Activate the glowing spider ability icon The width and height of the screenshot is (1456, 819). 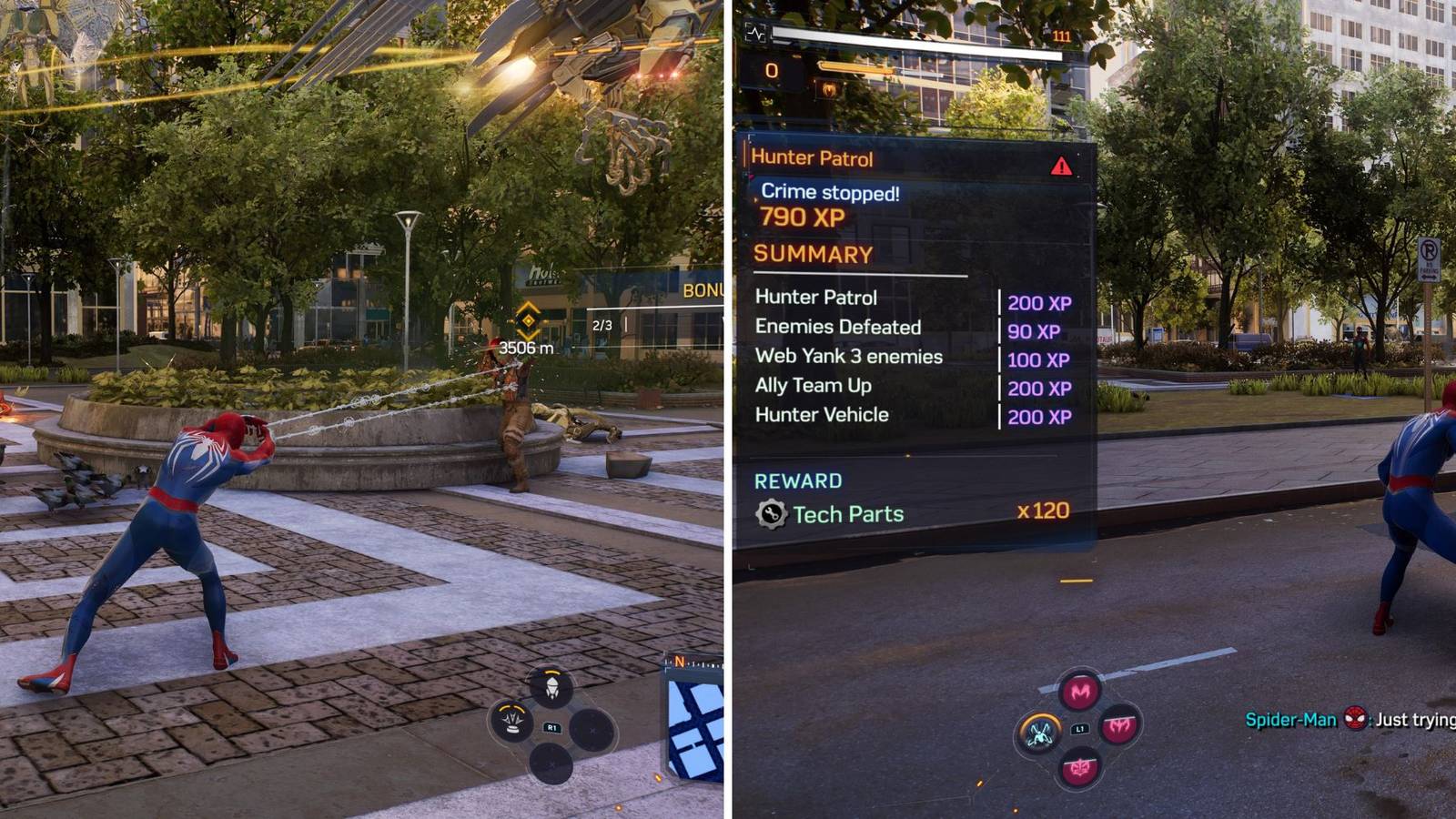click(x=1040, y=734)
